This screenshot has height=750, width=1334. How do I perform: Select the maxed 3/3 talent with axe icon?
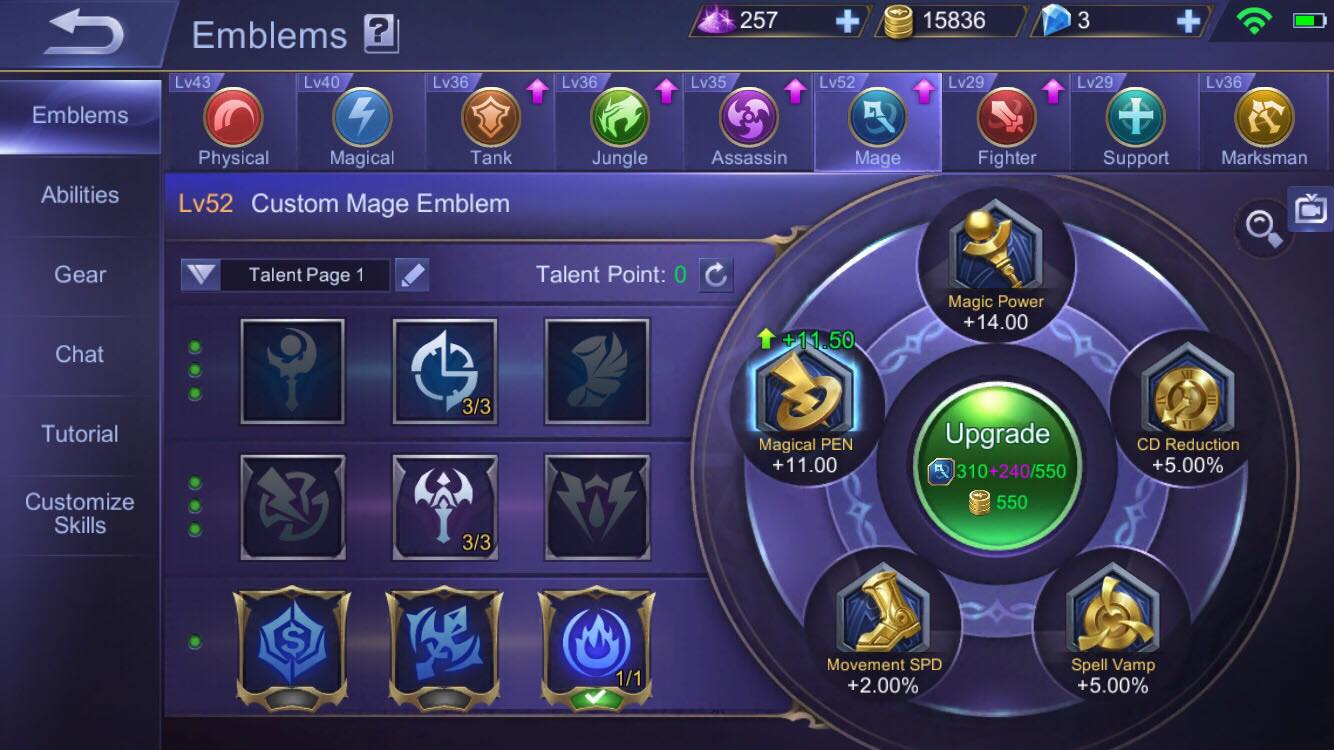pos(444,505)
